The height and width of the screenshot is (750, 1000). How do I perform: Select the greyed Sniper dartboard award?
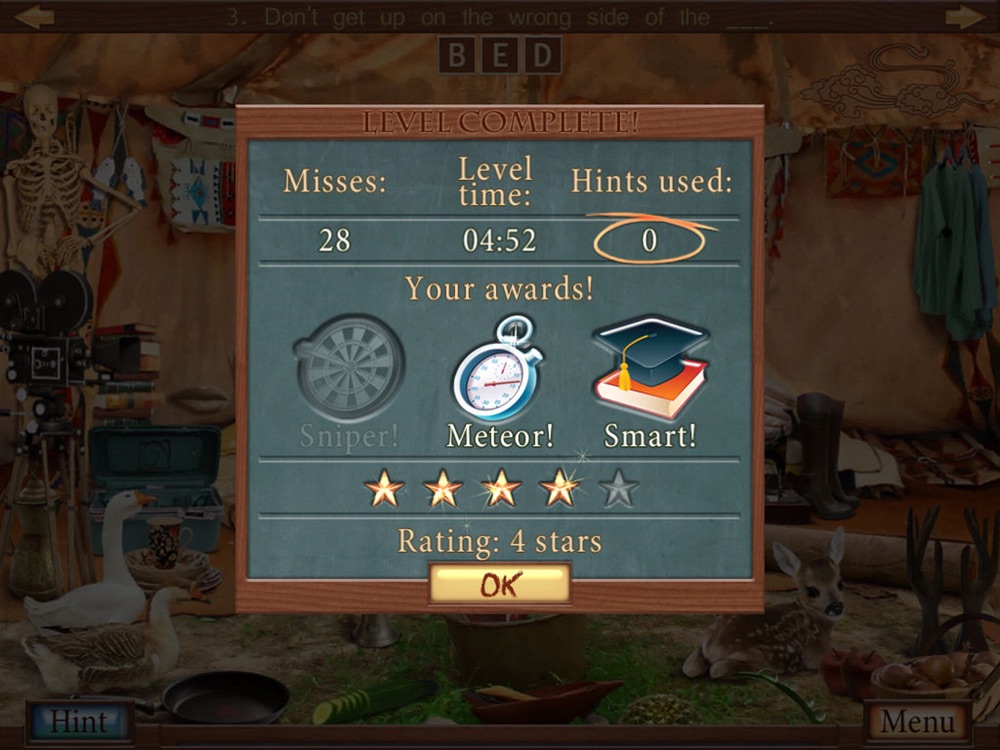349,368
